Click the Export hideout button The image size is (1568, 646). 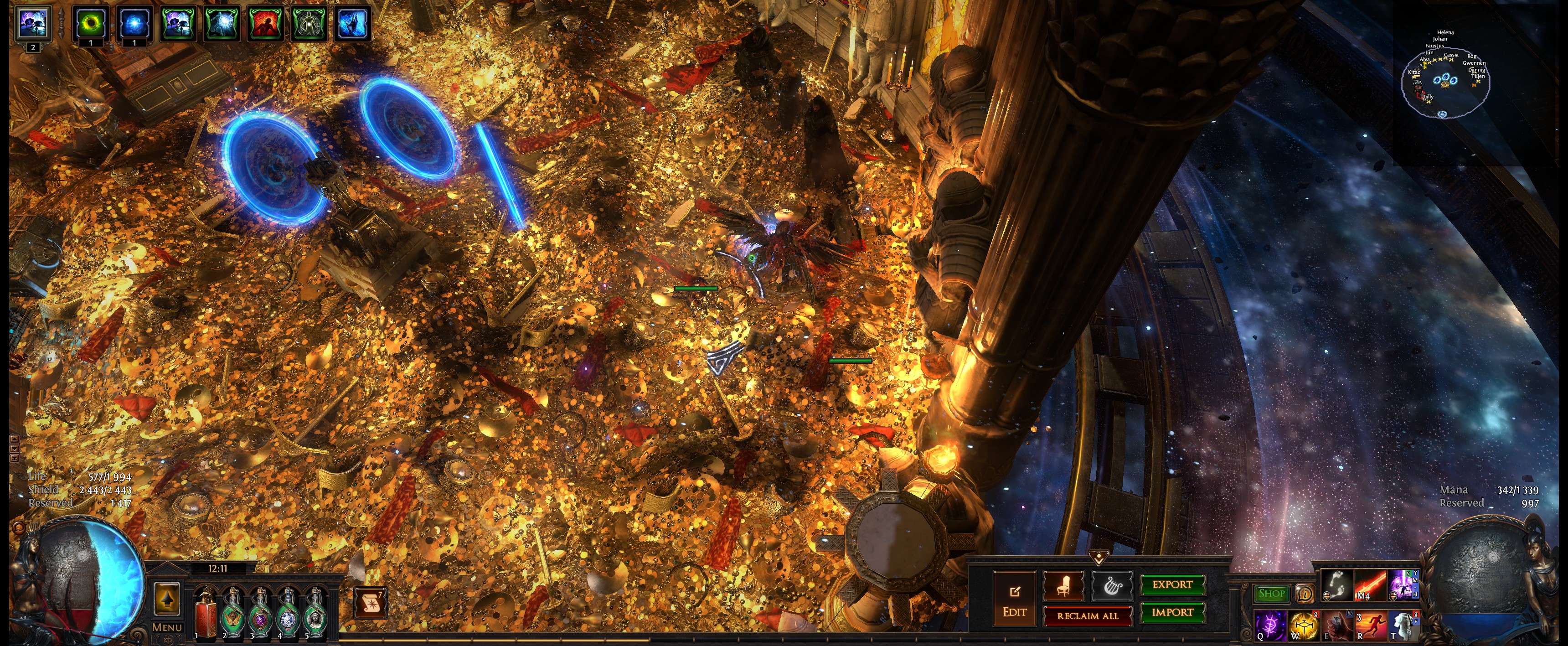[x=1172, y=584]
